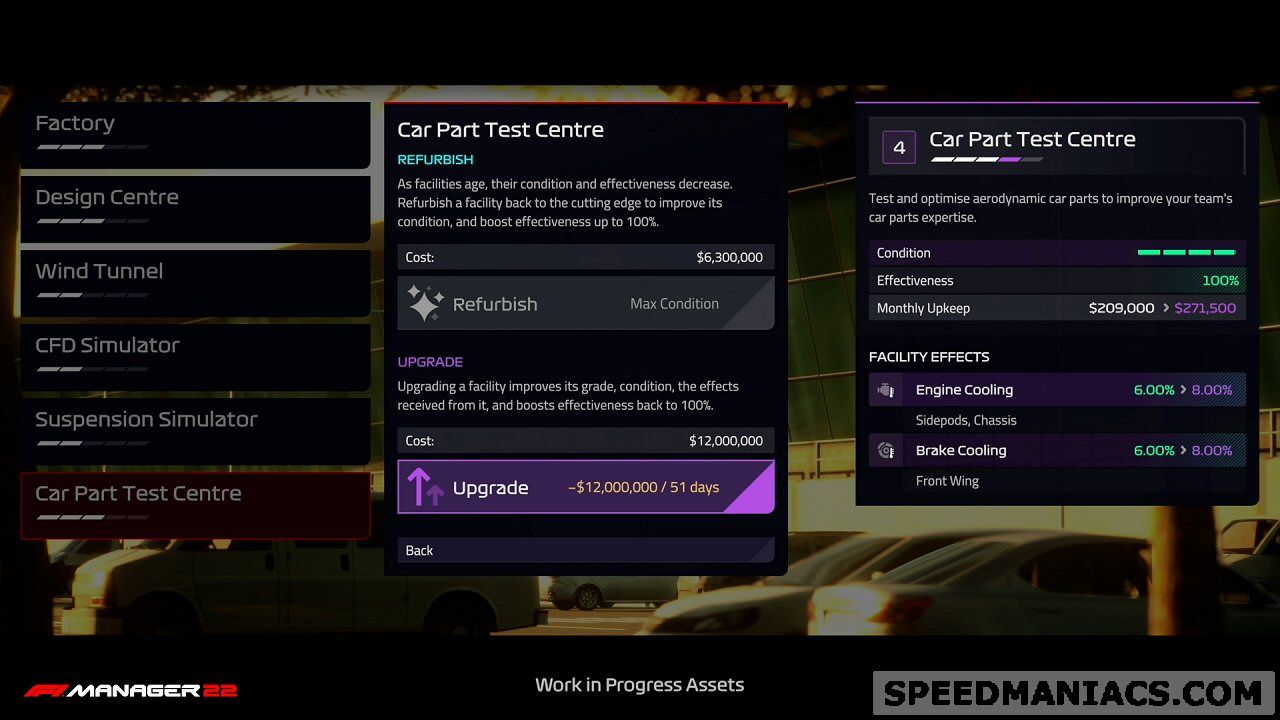Select Car Part Test Centre in facility list
This screenshot has height=720, width=1280.
[195, 504]
